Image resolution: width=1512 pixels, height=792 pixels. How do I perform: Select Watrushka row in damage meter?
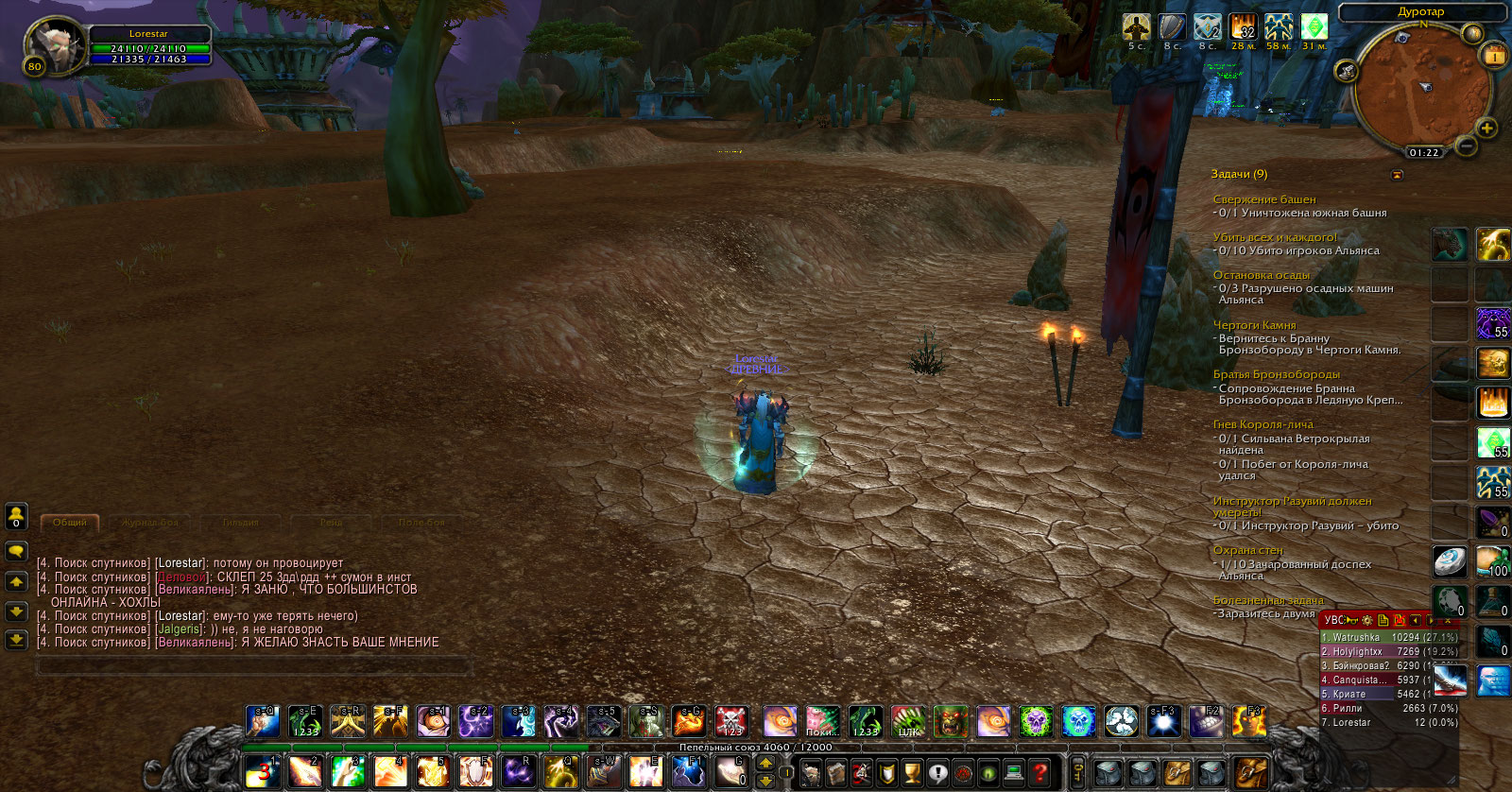click(1388, 637)
